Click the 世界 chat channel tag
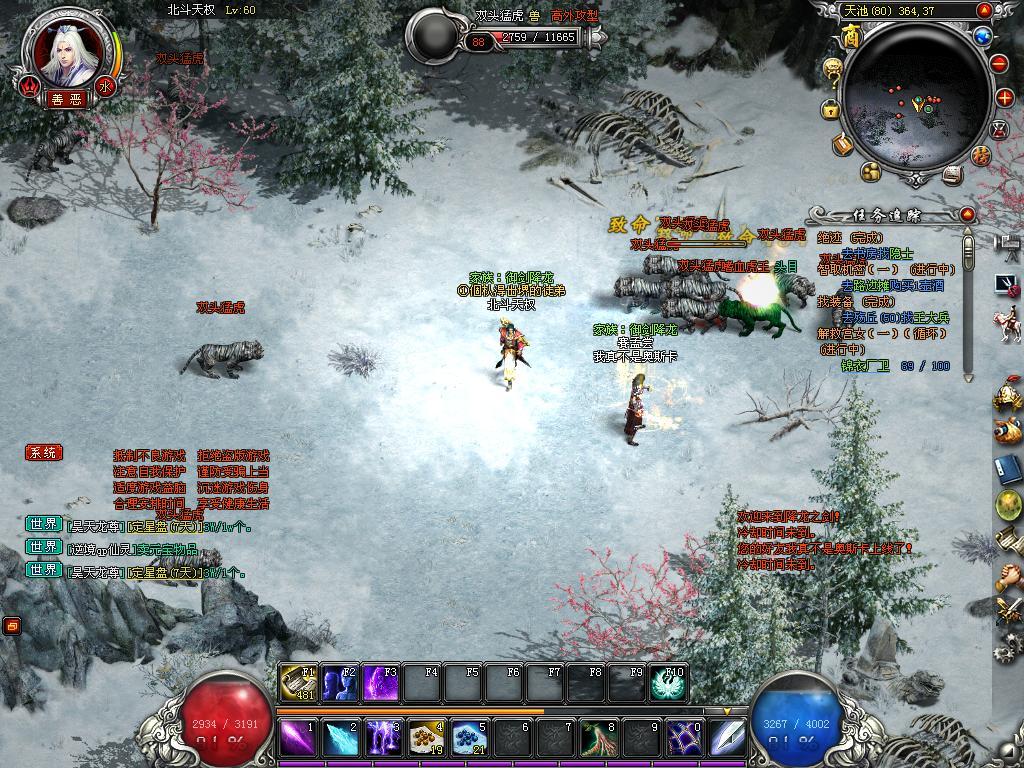Image resolution: width=1024 pixels, height=768 pixels. point(44,523)
